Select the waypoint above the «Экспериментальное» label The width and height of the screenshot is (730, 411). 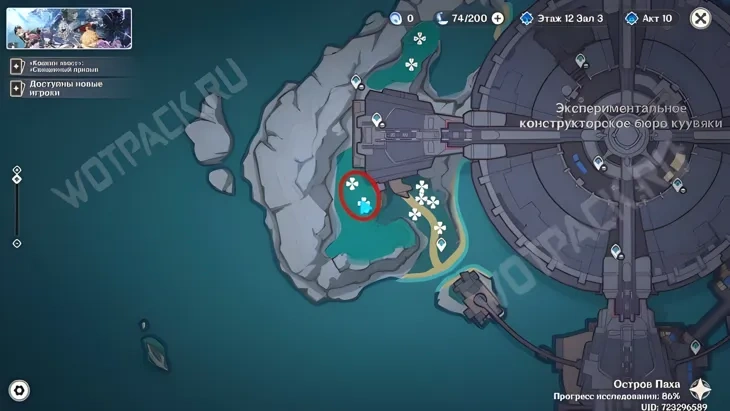tap(582, 62)
